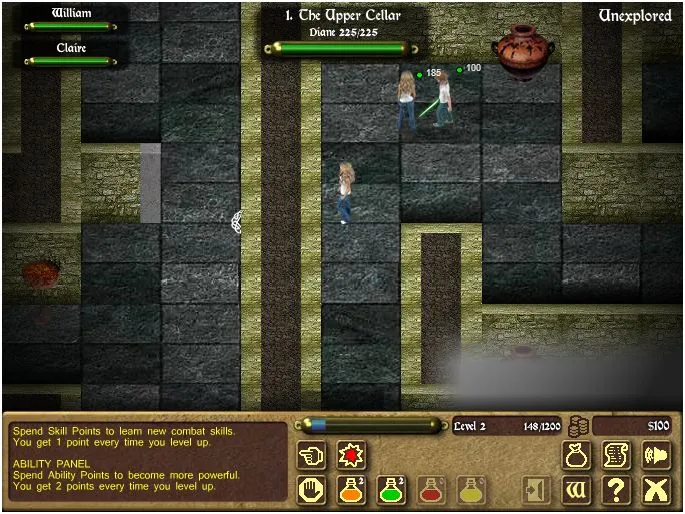This screenshot has height=514, width=685.
Task: Activate the red starburst attack skill
Action: point(351,456)
